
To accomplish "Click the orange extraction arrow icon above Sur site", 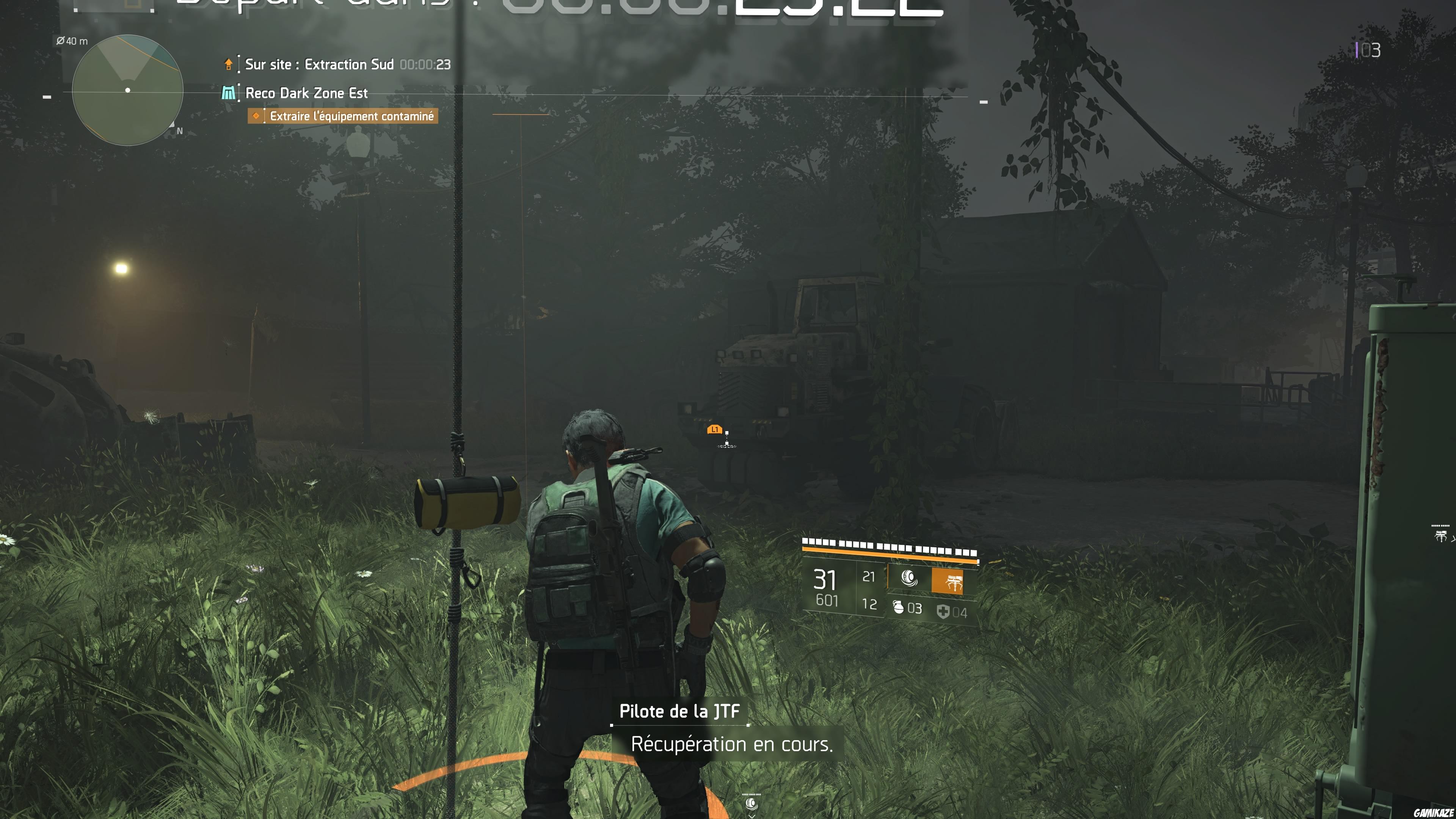I will tap(228, 64).
